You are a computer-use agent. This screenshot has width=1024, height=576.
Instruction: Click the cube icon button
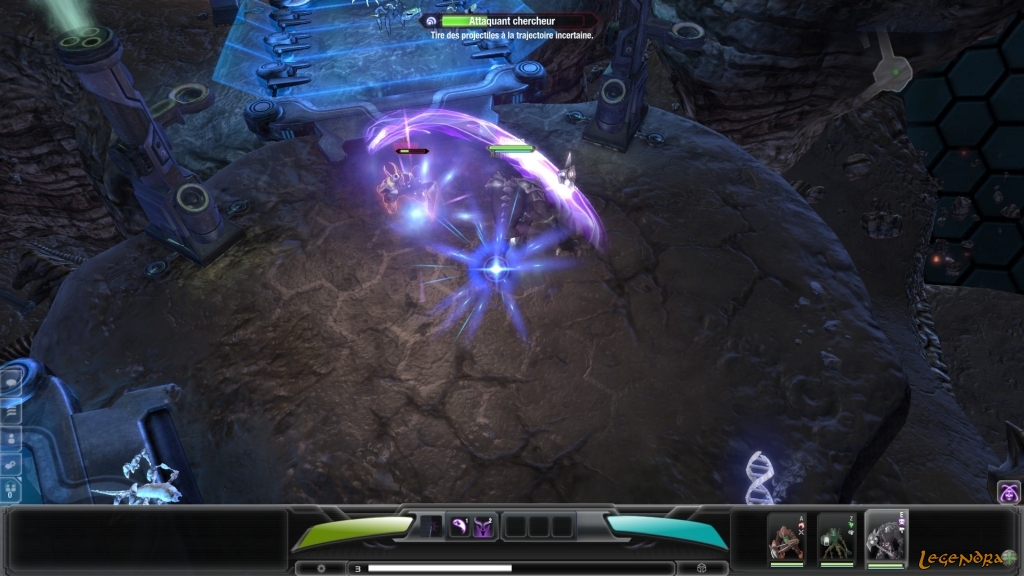tap(701, 568)
